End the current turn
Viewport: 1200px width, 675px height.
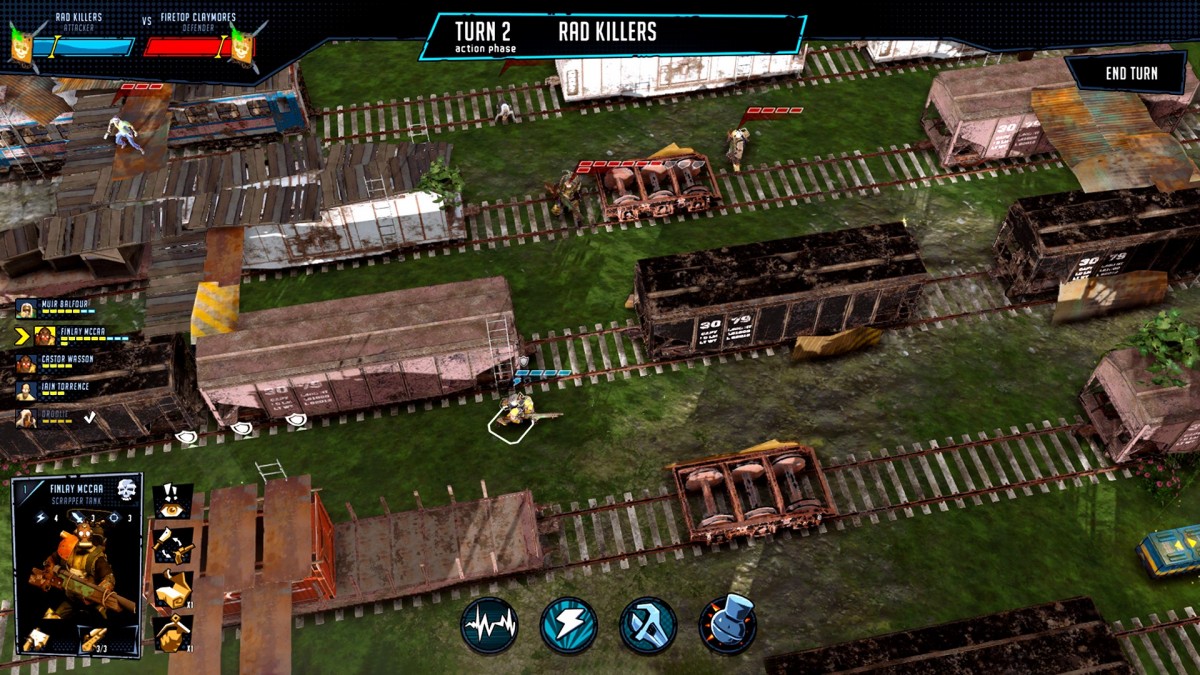coord(1131,73)
